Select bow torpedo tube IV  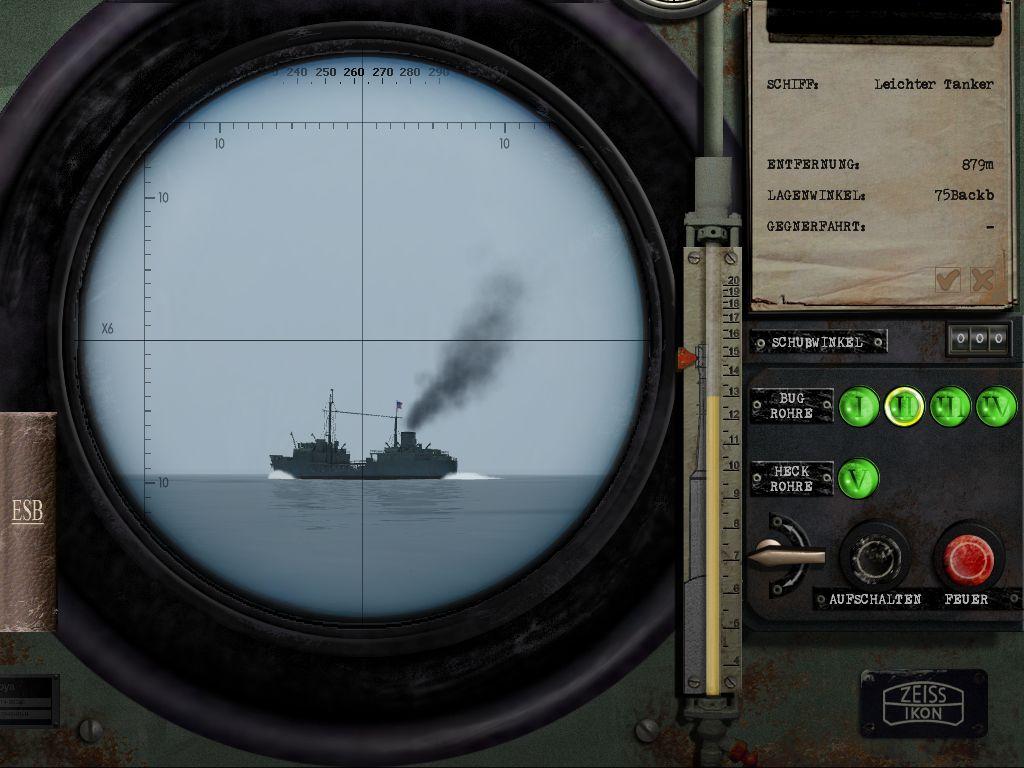click(x=996, y=406)
